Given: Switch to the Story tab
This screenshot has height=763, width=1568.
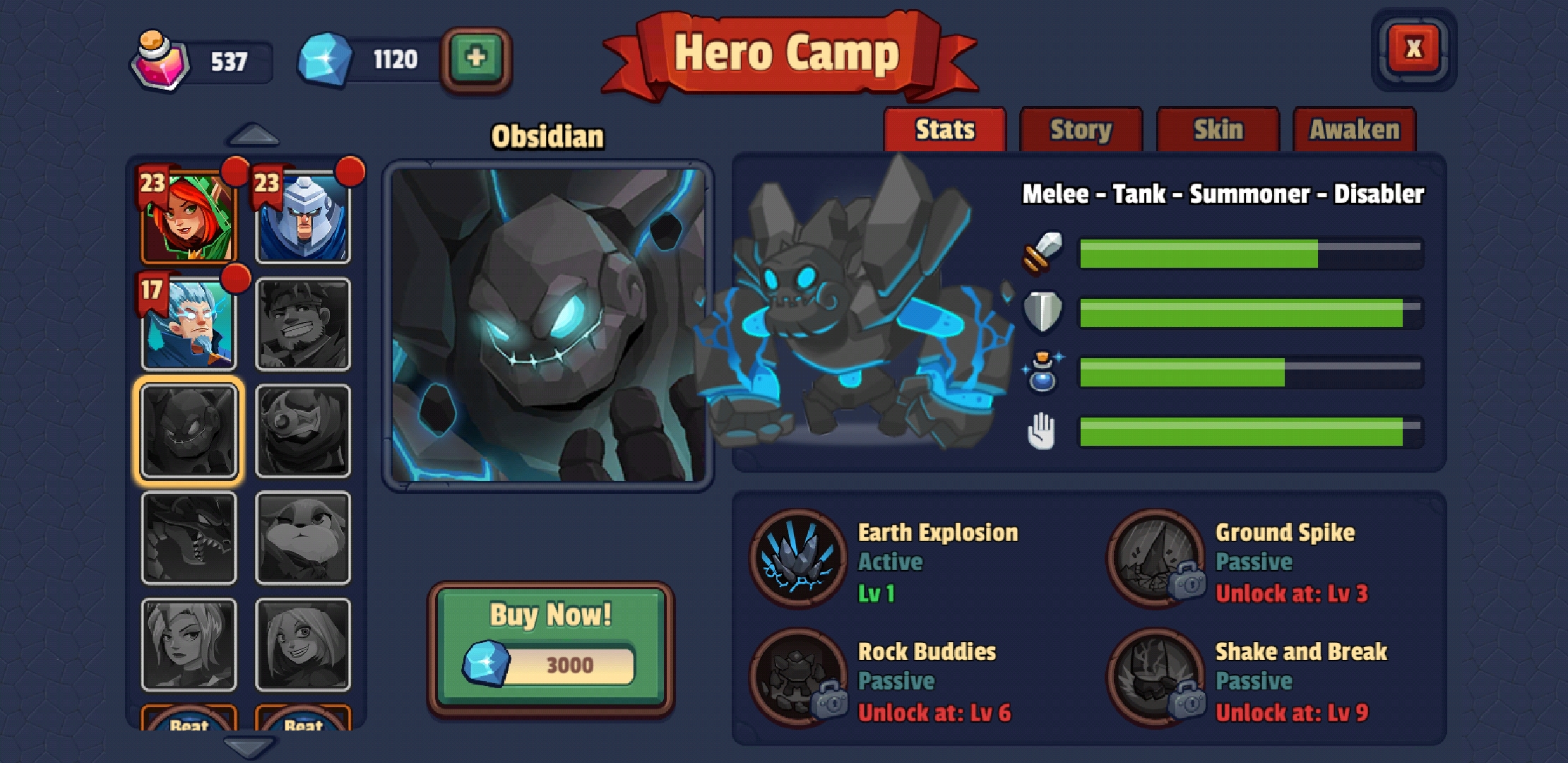Looking at the screenshot, I should pyautogui.click(x=1081, y=129).
